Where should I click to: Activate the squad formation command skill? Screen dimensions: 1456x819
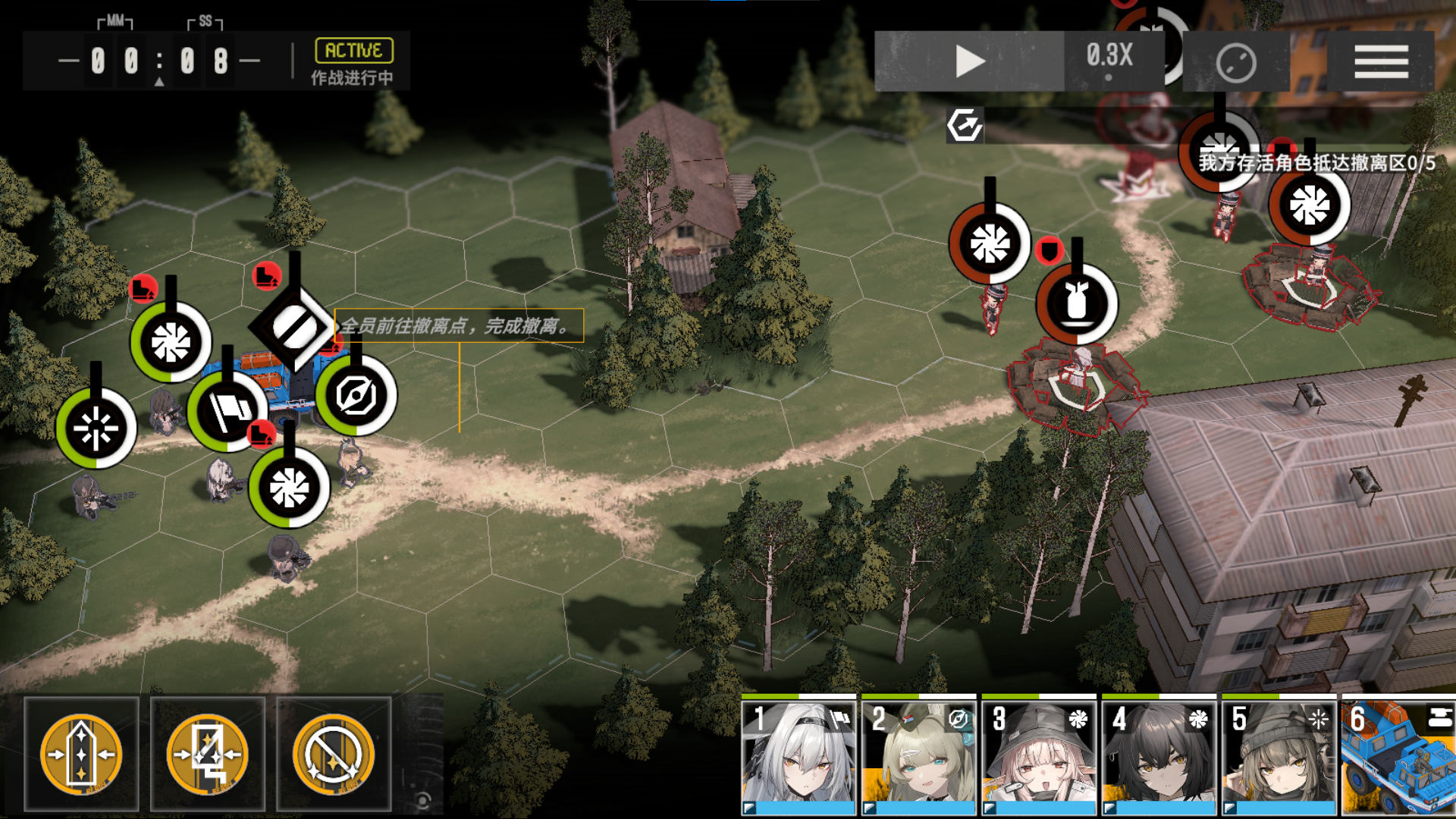(x=81, y=754)
